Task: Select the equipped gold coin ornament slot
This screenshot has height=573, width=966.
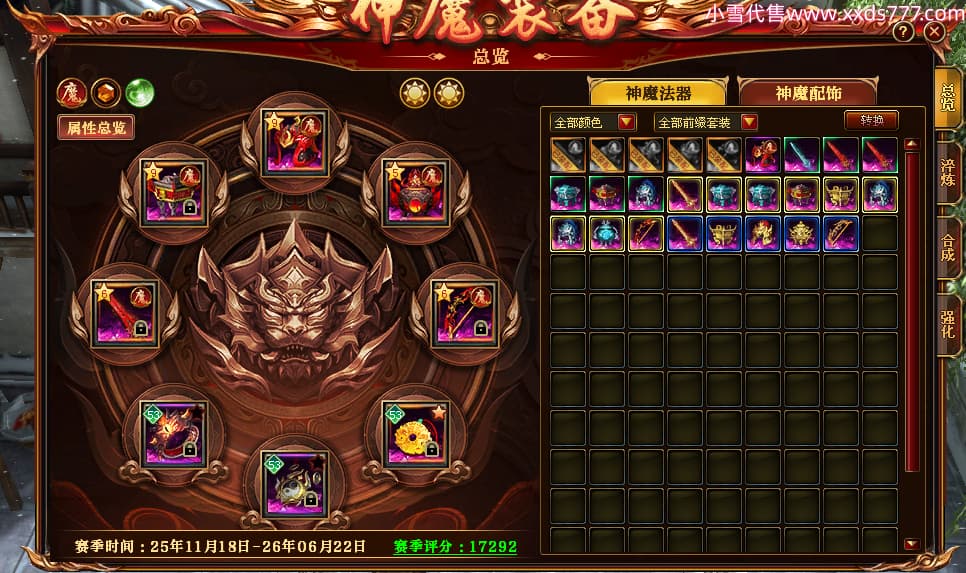Action: pos(415,431)
